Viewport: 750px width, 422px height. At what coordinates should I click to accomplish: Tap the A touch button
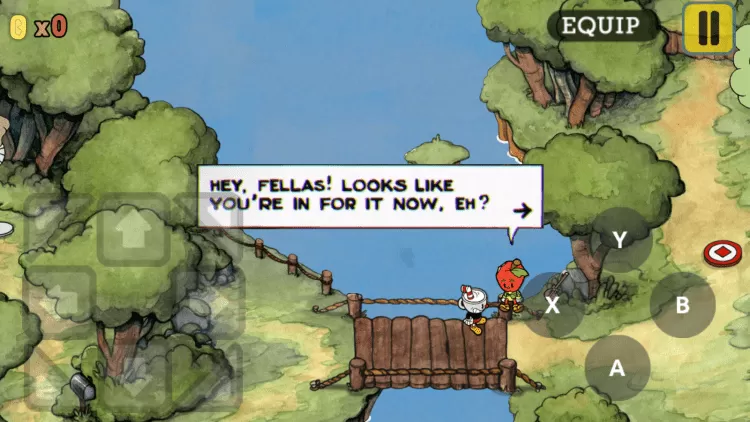click(x=617, y=367)
